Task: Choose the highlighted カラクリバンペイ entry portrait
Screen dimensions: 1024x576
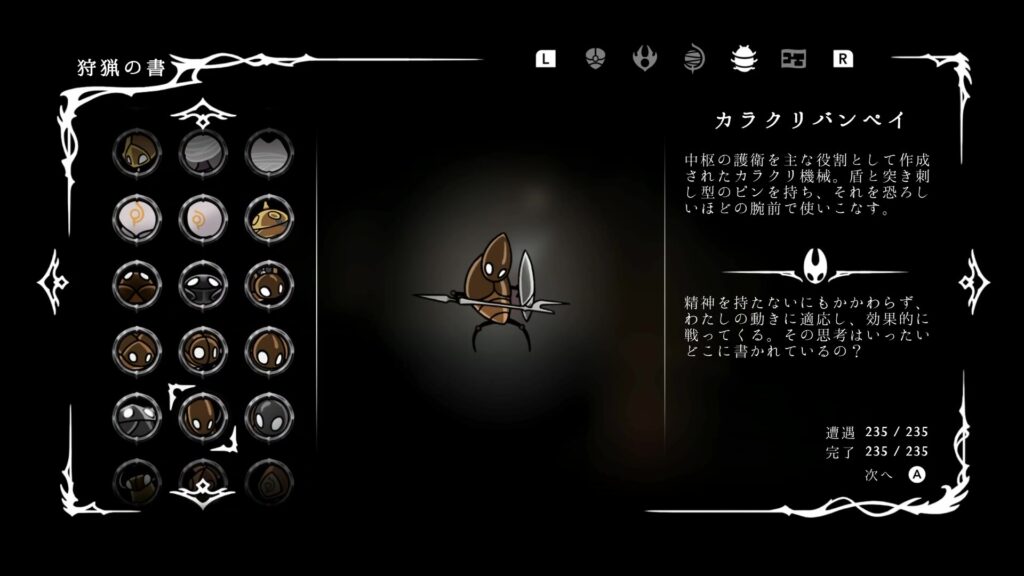Action: [202, 414]
